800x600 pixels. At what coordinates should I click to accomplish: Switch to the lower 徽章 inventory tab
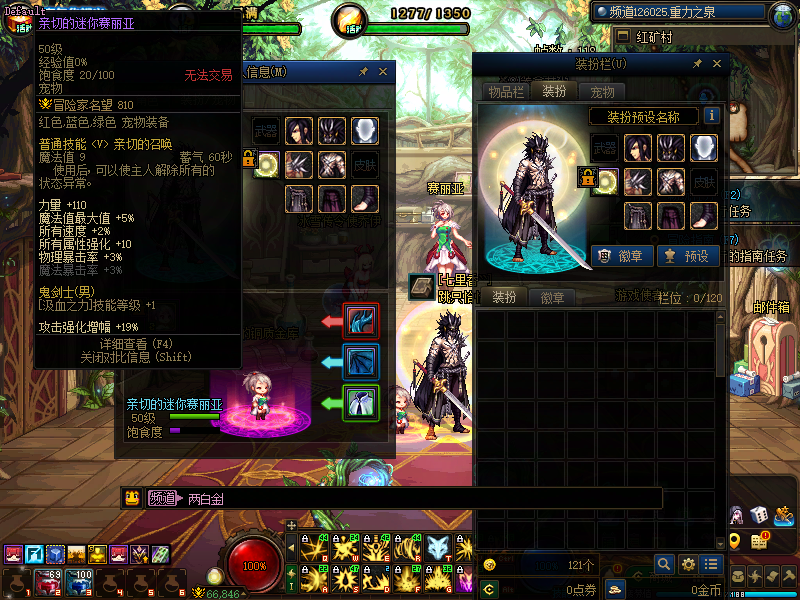click(552, 297)
